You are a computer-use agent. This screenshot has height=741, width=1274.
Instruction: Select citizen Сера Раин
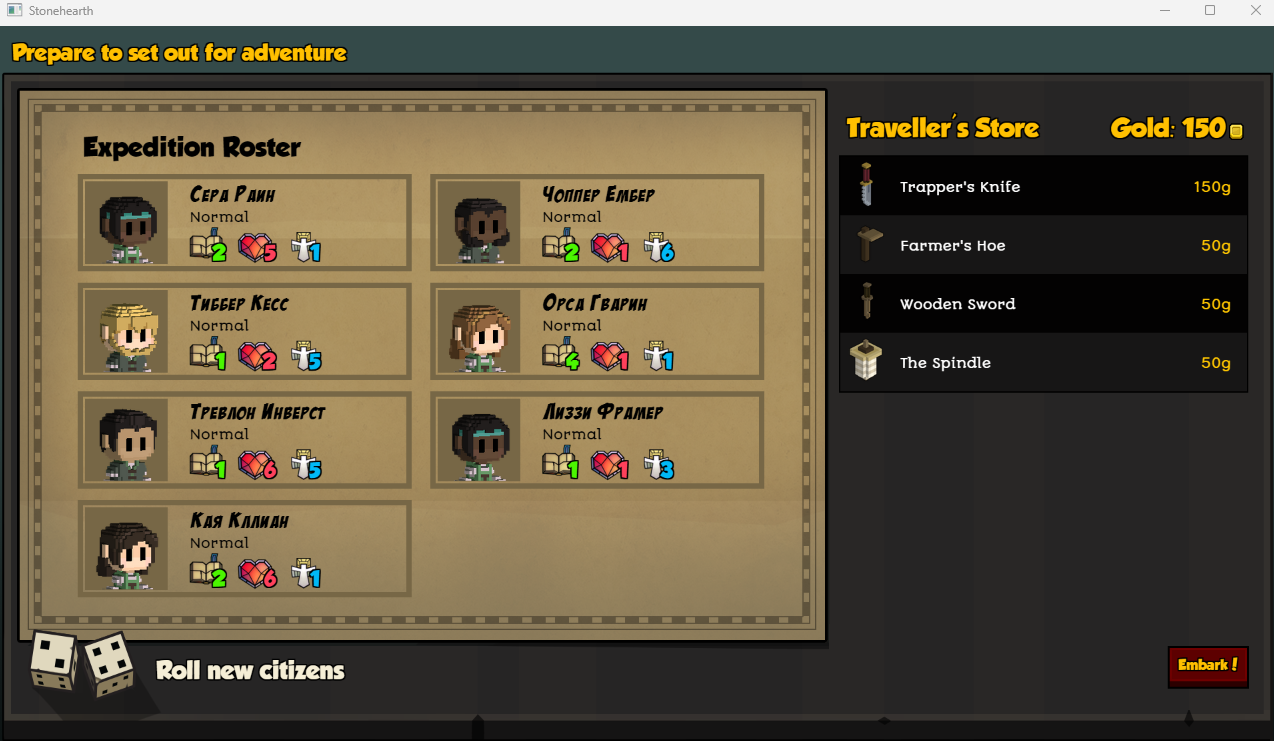pos(245,223)
